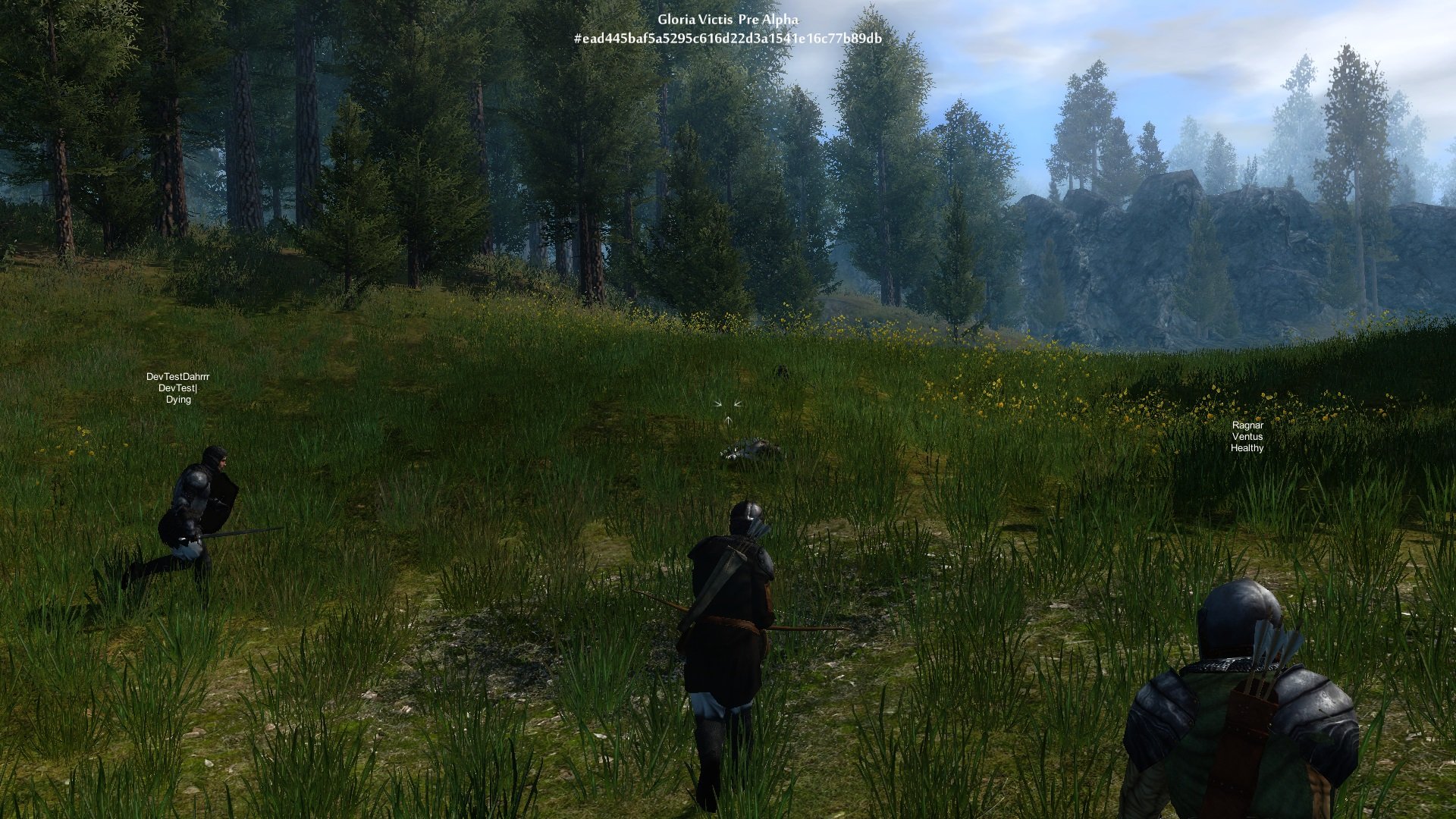Click the Healthy status text under Ragnar

(x=1247, y=449)
